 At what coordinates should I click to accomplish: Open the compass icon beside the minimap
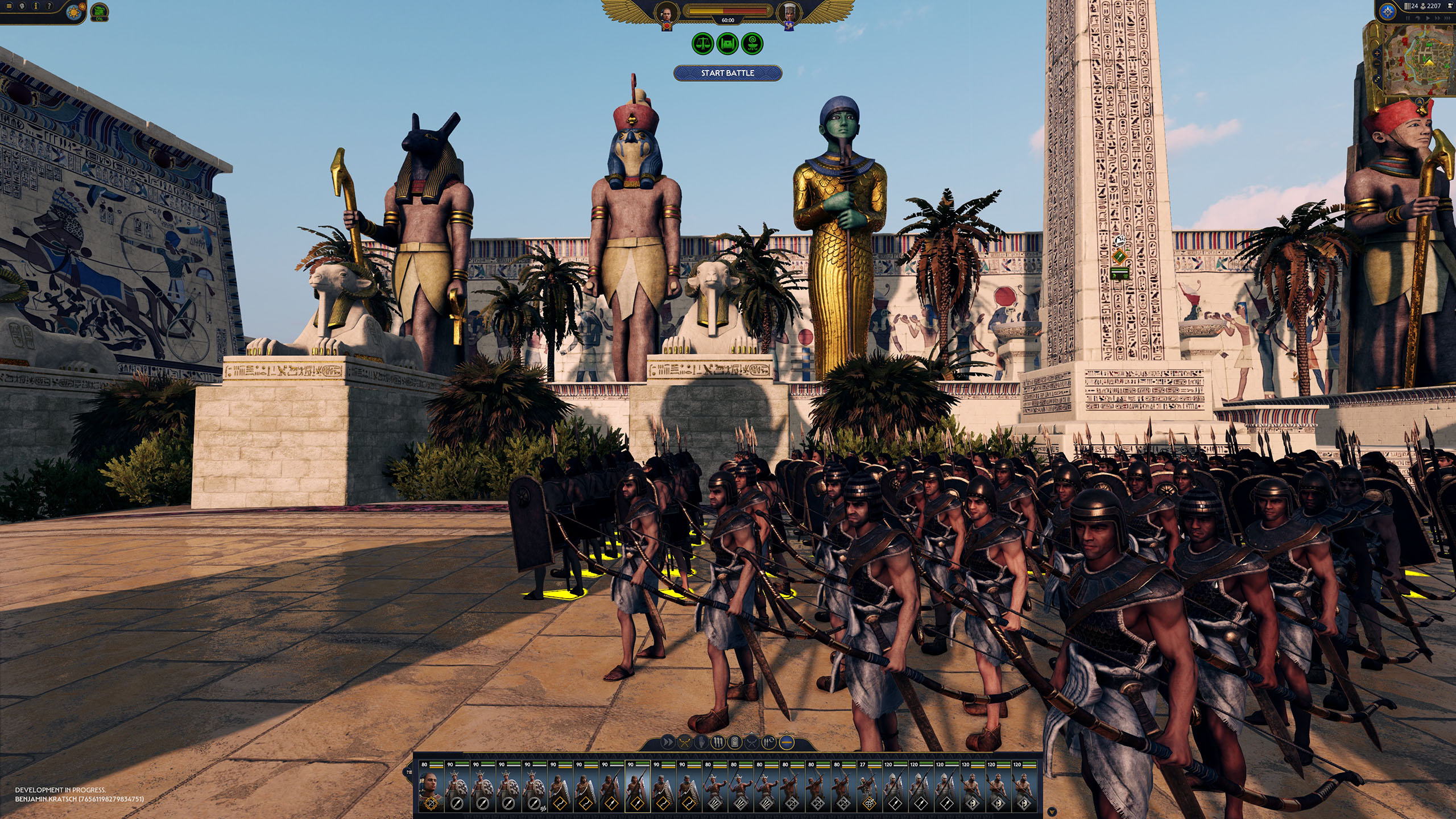[1387, 11]
